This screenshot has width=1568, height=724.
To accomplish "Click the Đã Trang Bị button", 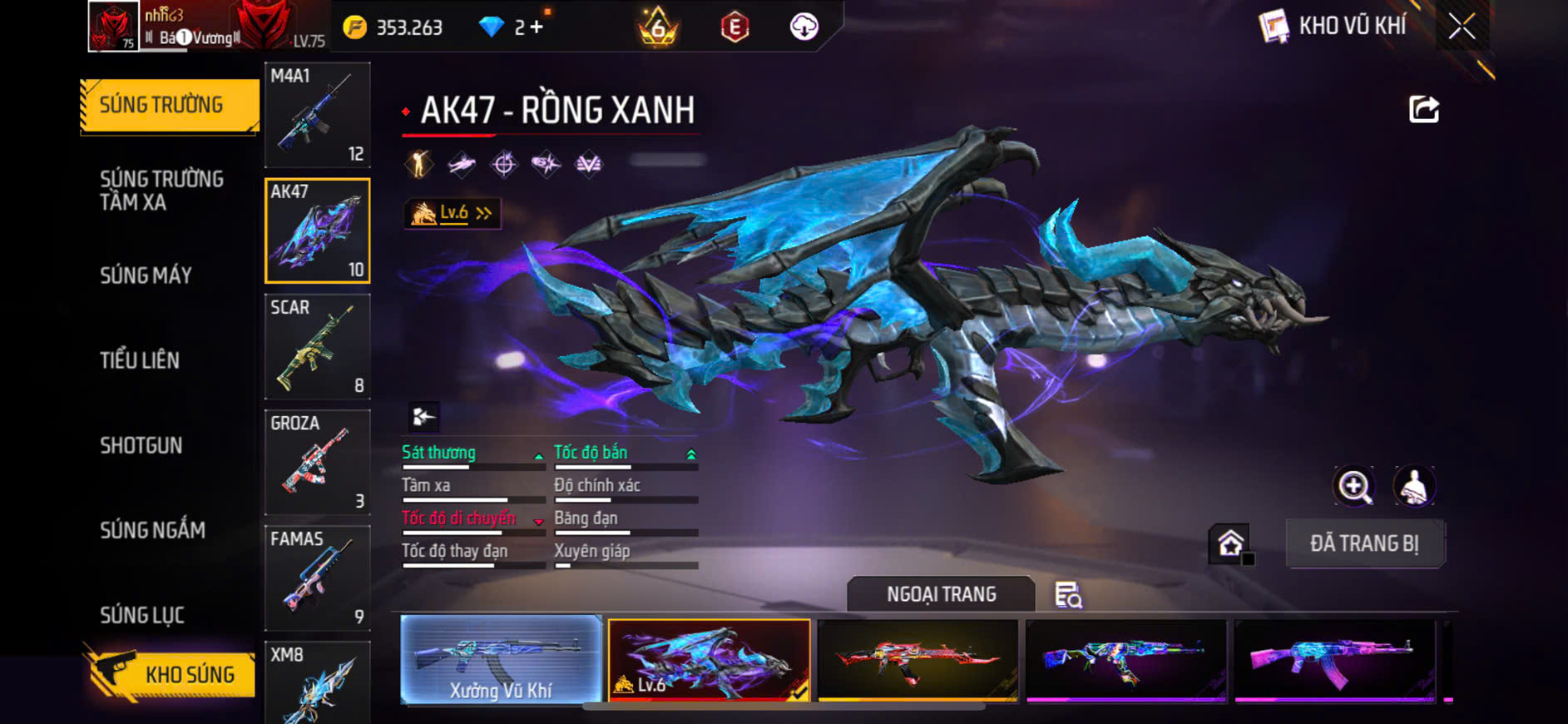I will [1364, 543].
